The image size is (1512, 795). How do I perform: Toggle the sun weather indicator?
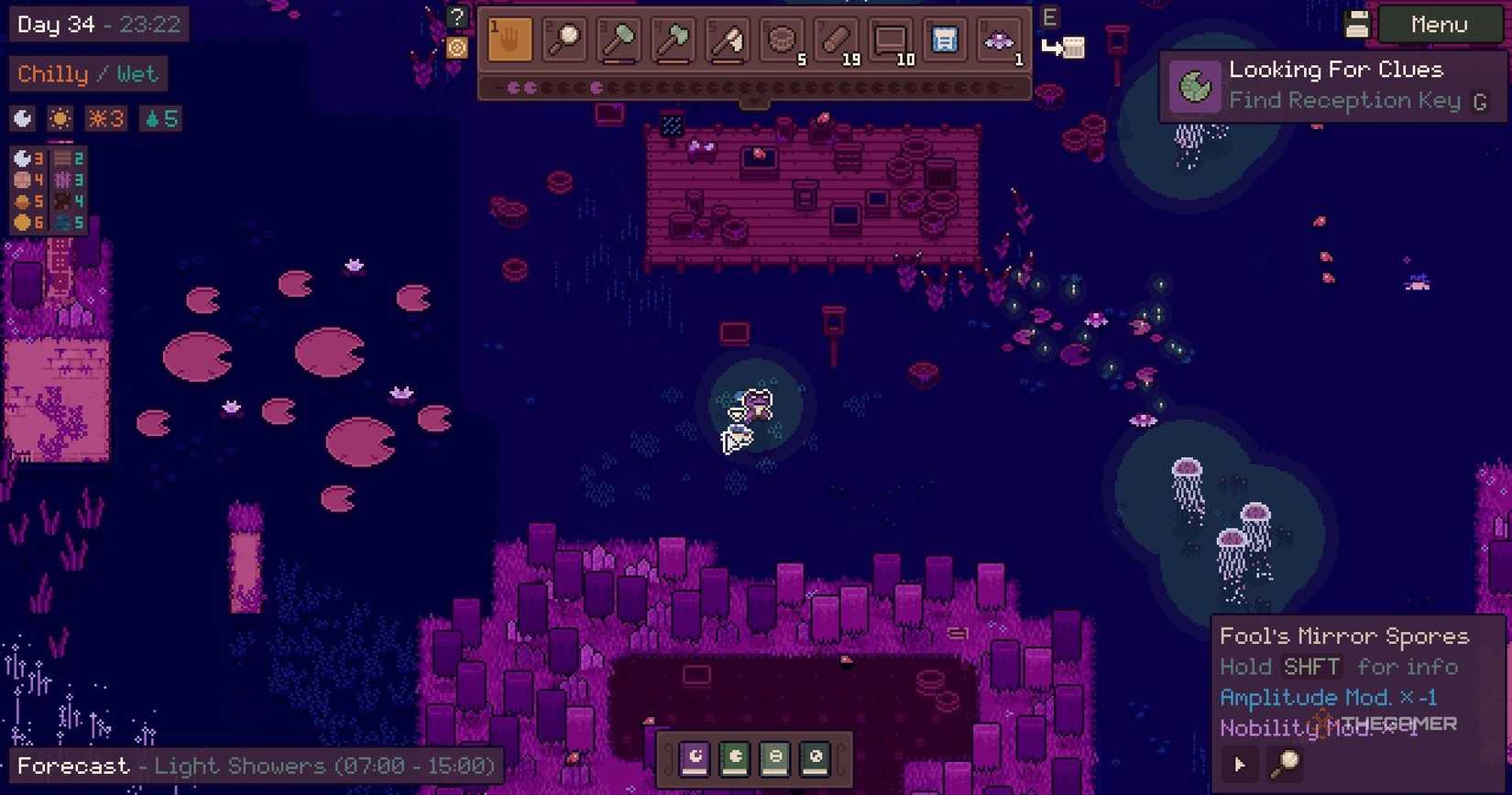pyautogui.click(x=59, y=118)
